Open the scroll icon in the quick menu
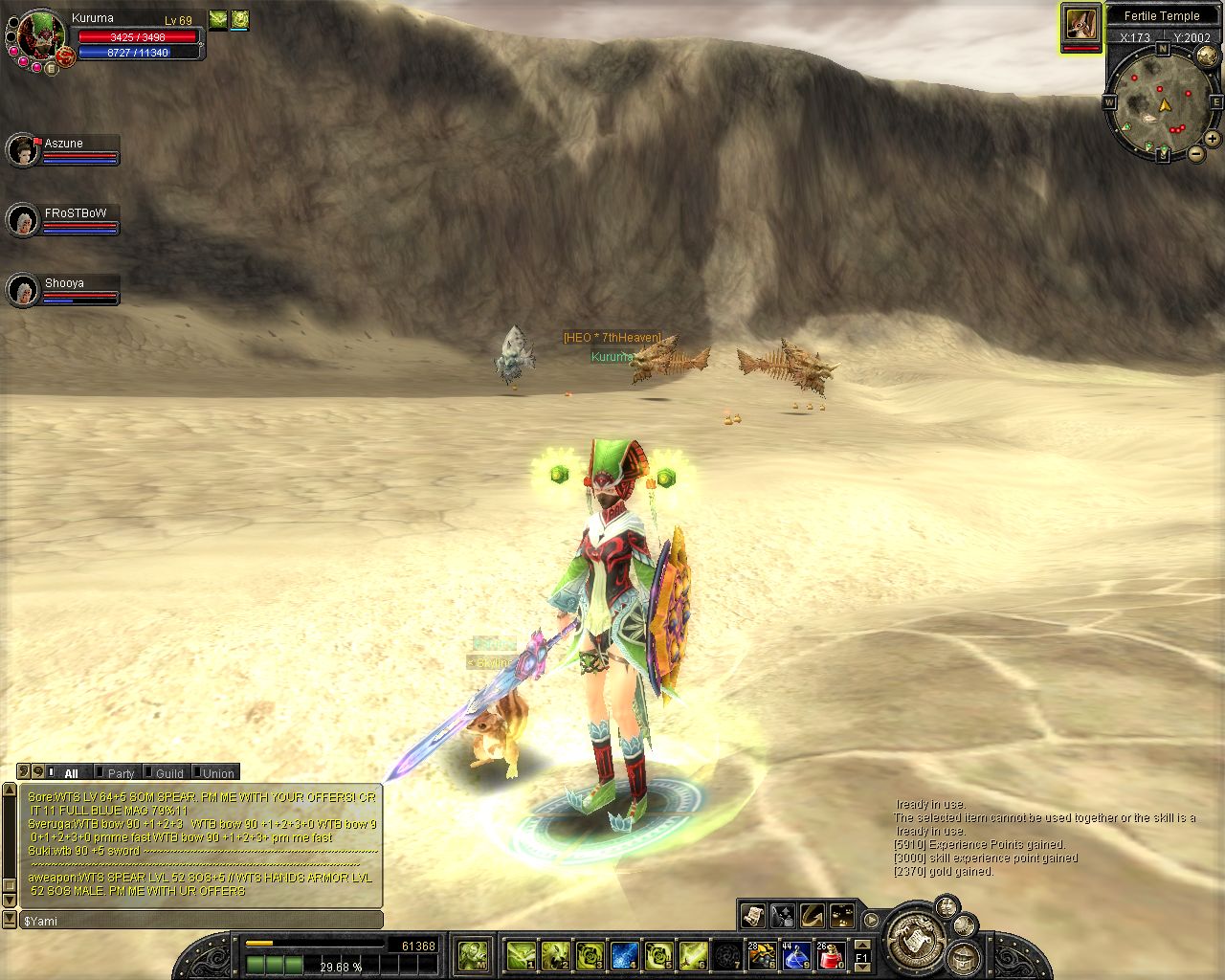This screenshot has width=1225, height=980. click(754, 915)
